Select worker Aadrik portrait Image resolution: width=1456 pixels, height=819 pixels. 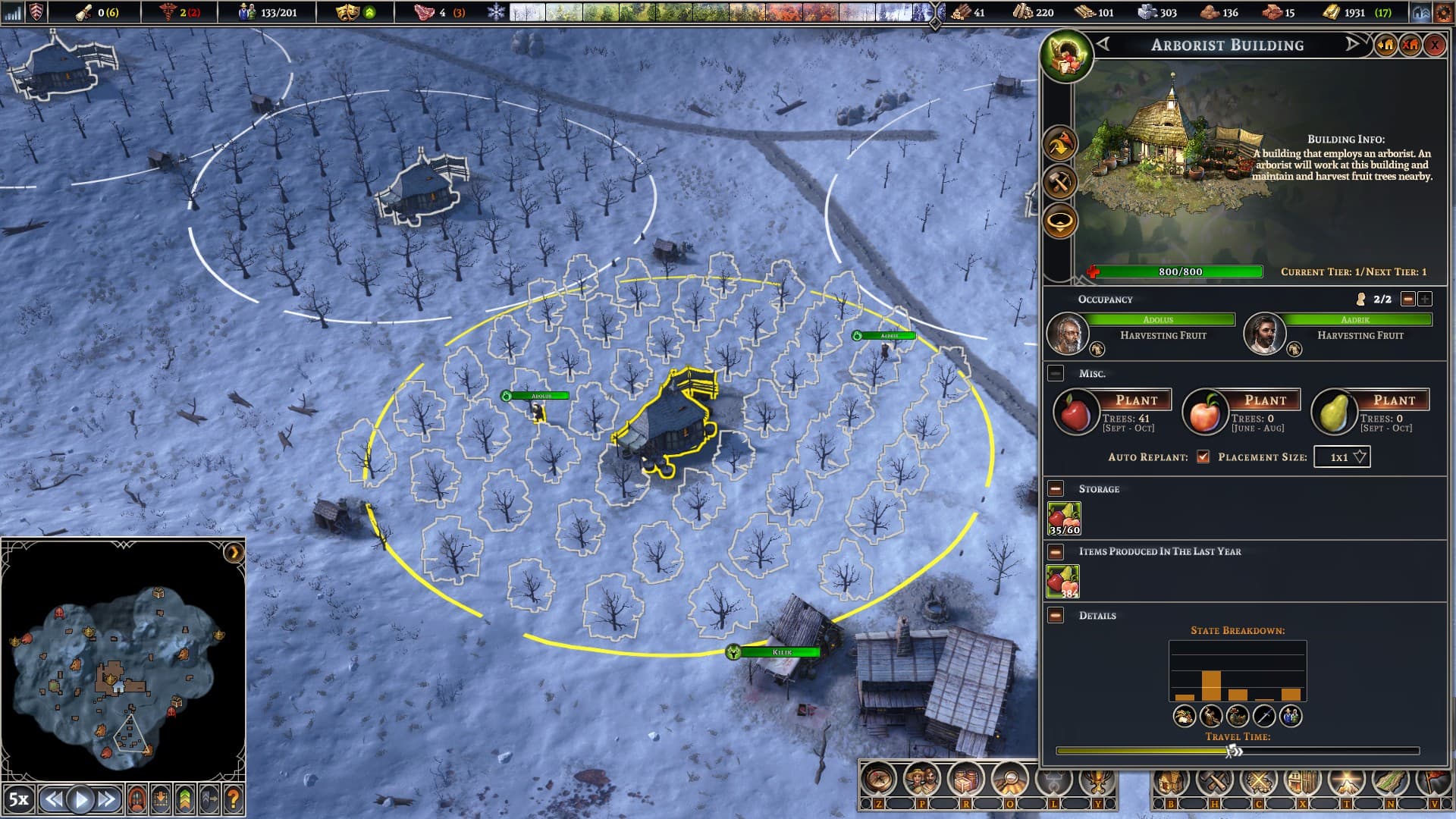[x=1264, y=333]
